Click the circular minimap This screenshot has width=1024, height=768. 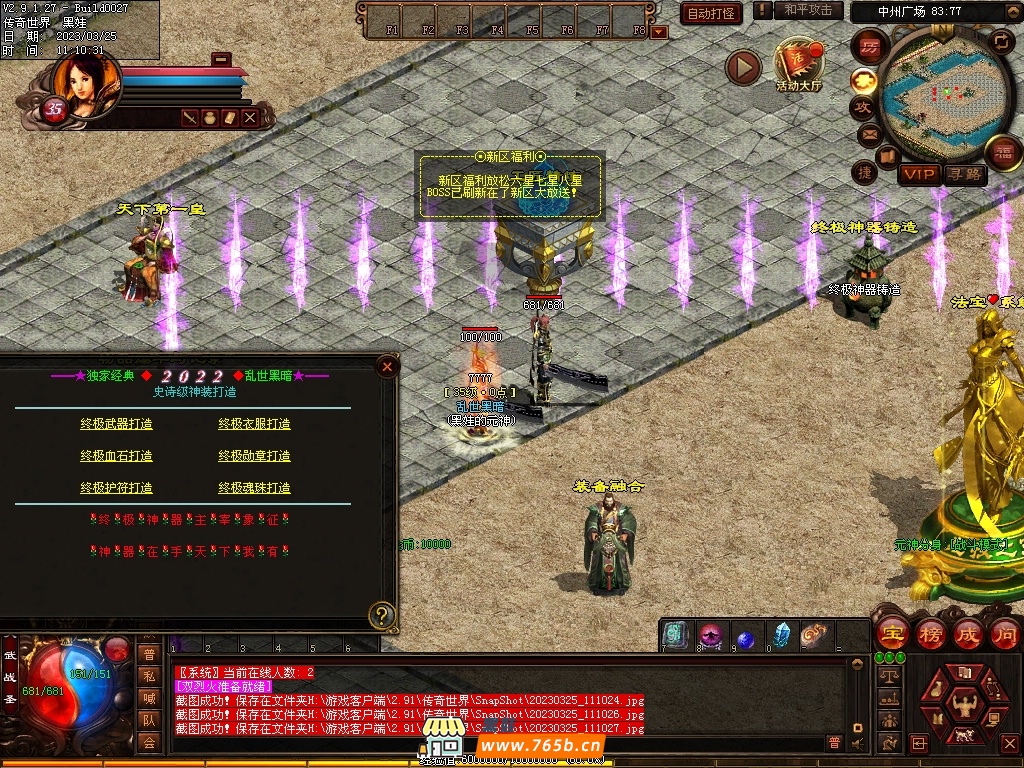tap(931, 95)
